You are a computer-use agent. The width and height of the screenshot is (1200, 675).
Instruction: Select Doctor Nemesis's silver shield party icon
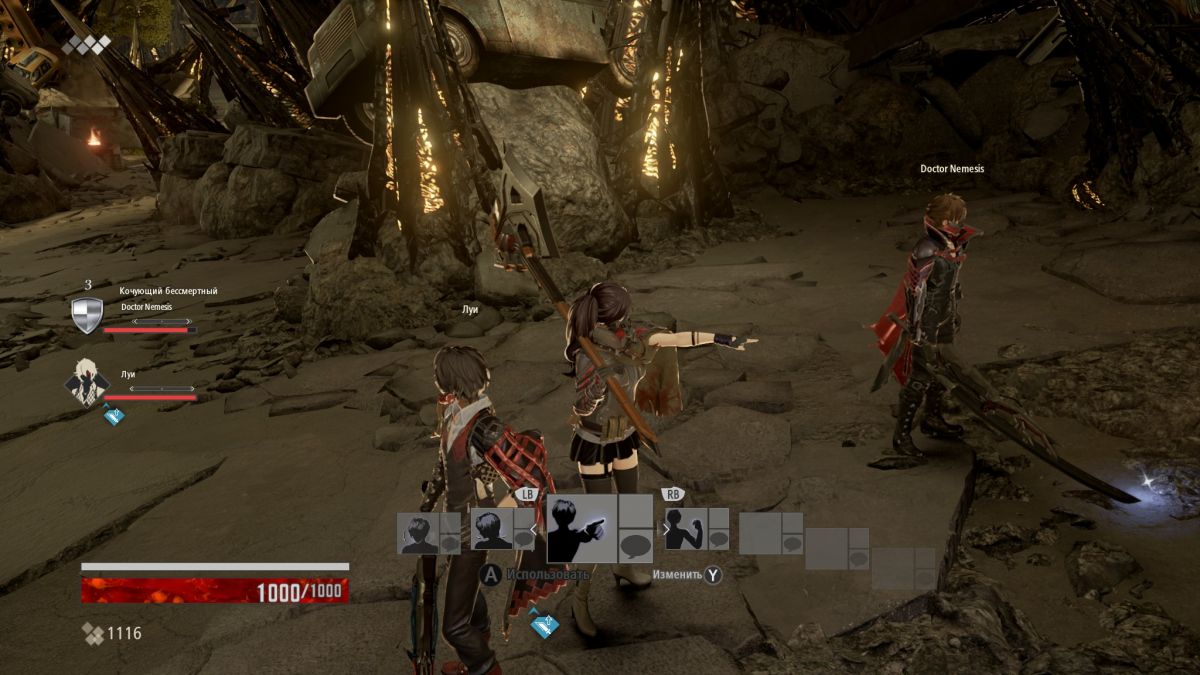coord(87,315)
